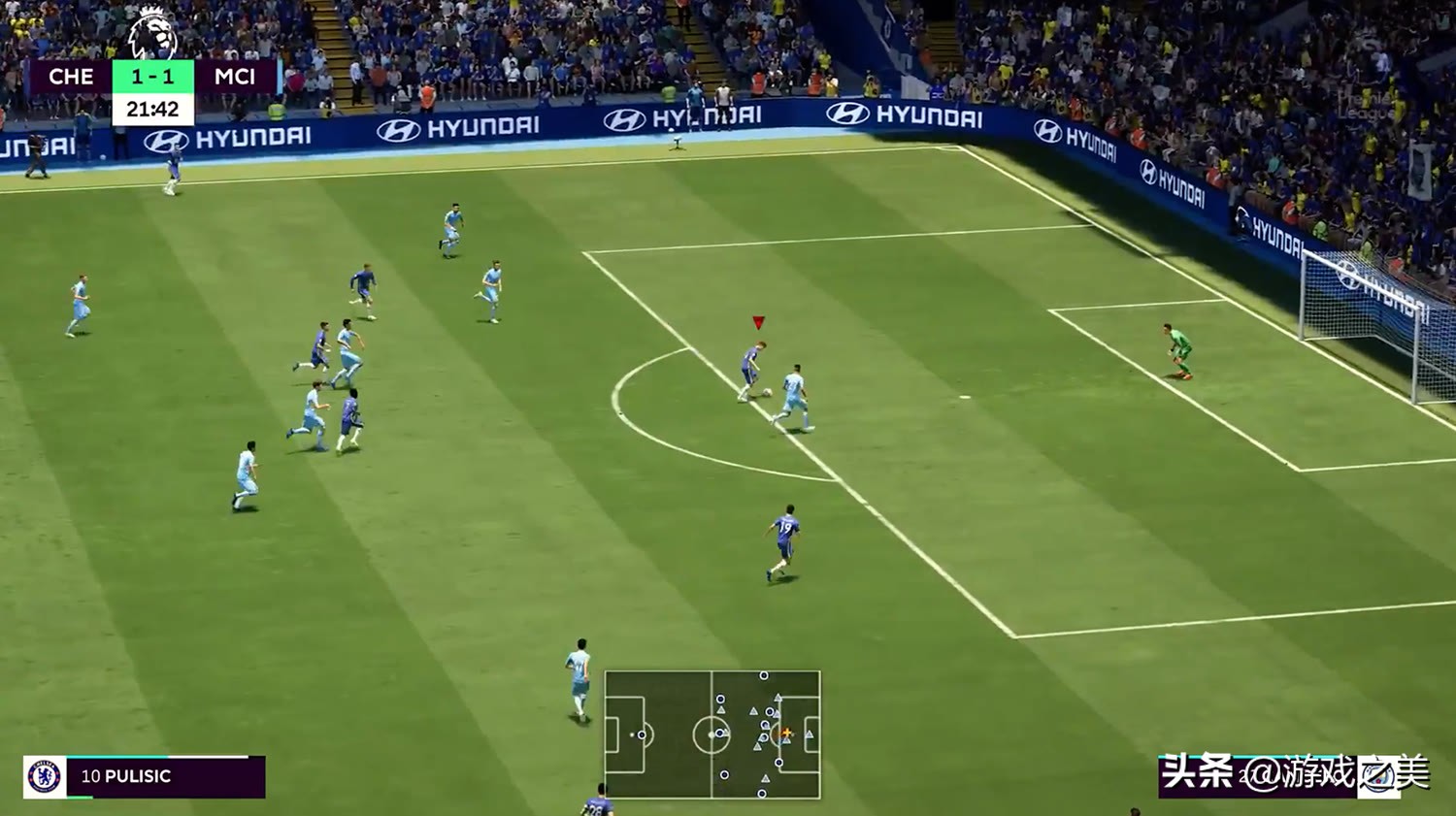Screen dimensions: 1456x816
Task: Click the 10 PULISIC name banner
Action: point(126,776)
